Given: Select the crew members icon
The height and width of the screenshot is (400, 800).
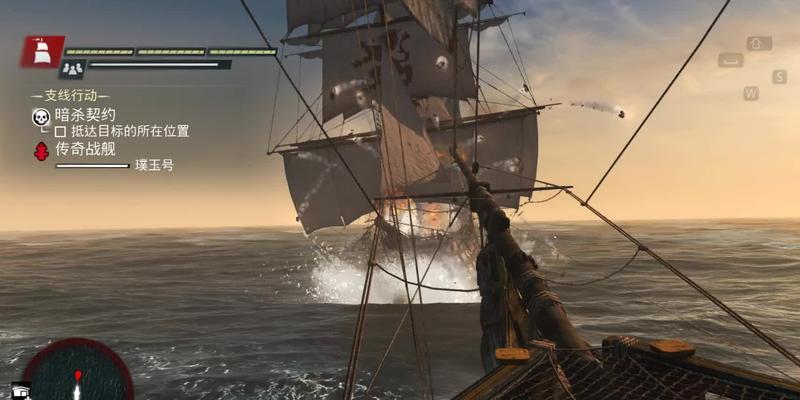Looking at the screenshot, I should [x=73, y=68].
